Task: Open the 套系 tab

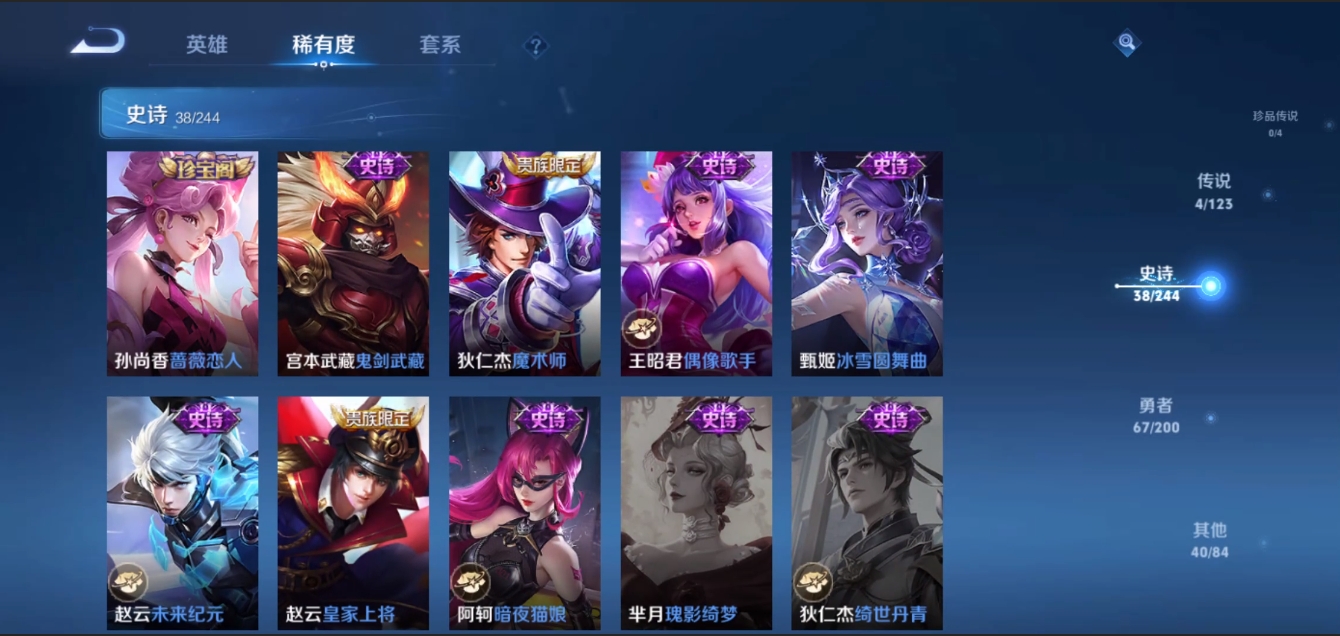Action: (x=440, y=45)
